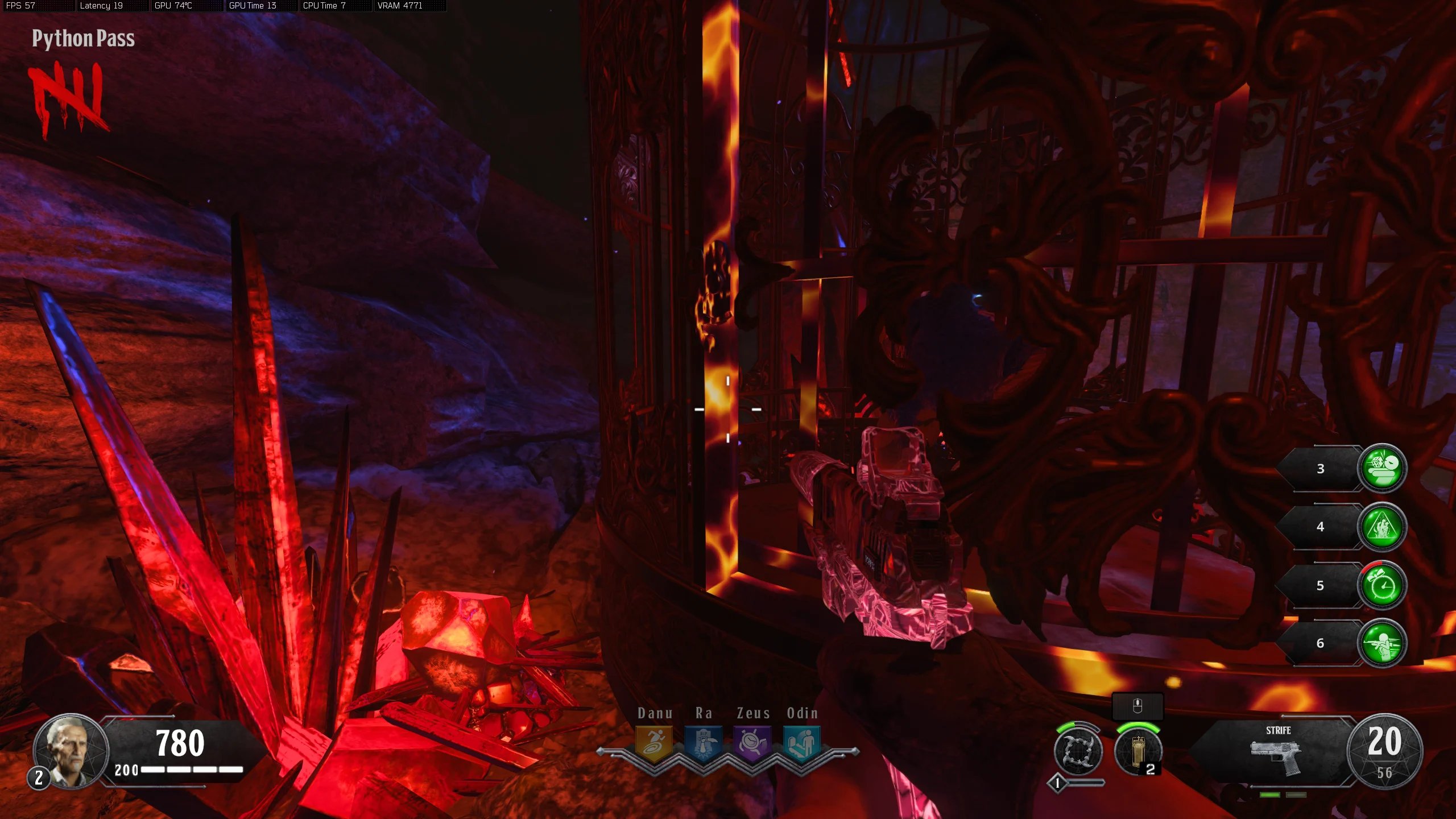Click the player character portrait
The height and width of the screenshot is (819, 1456).
coord(71,751)
